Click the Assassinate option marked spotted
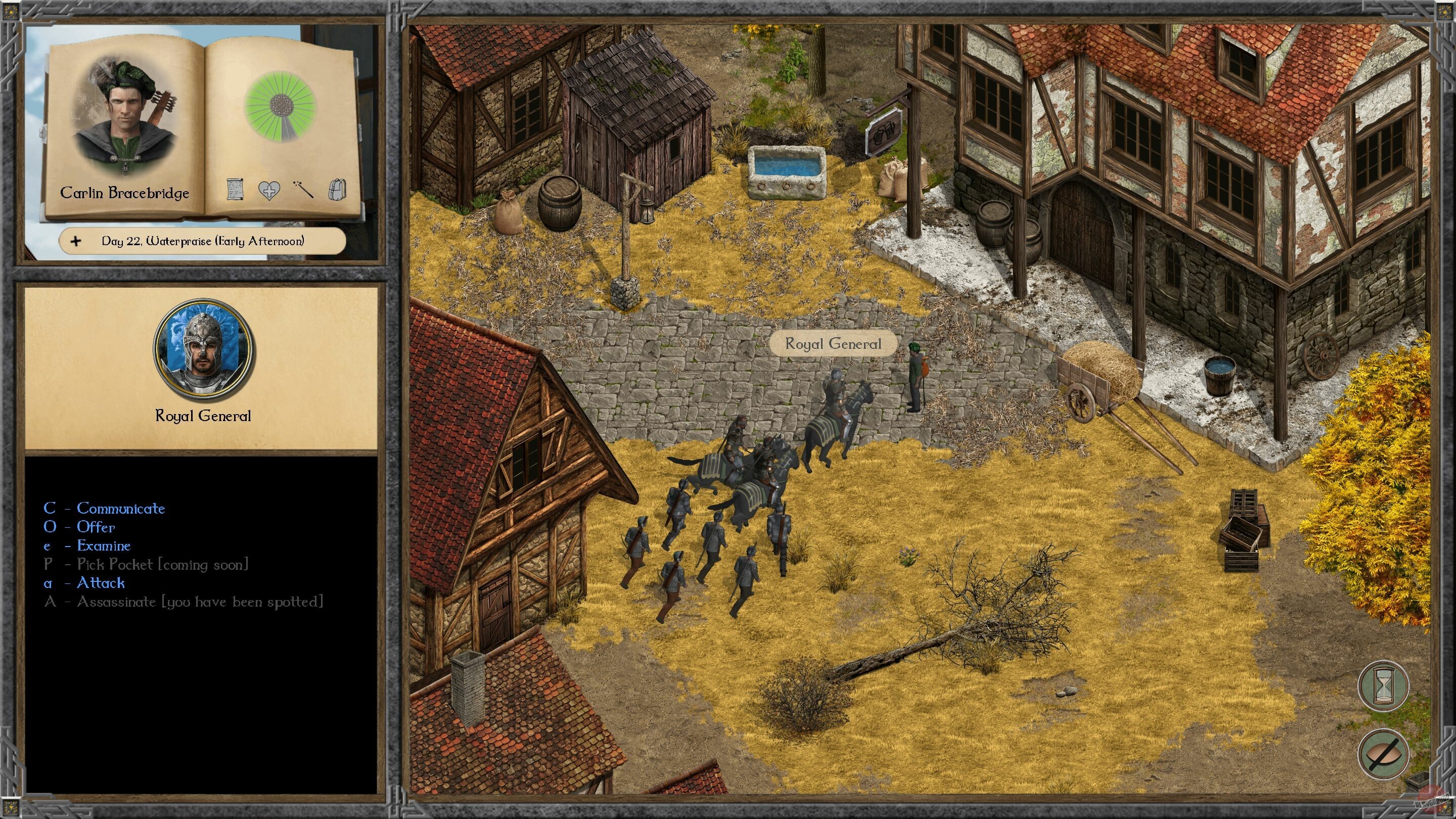 171,602
